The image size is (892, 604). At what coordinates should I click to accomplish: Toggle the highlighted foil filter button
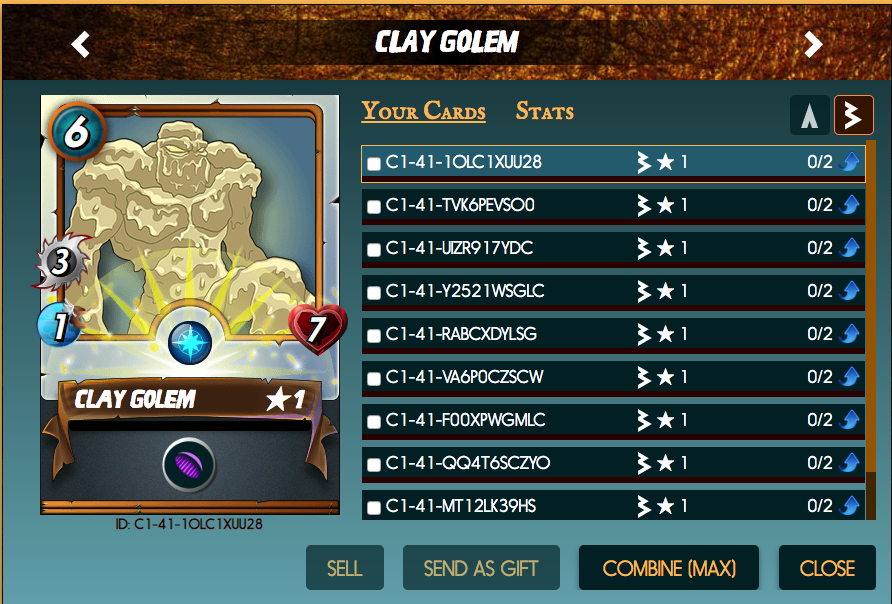(853, 116)
